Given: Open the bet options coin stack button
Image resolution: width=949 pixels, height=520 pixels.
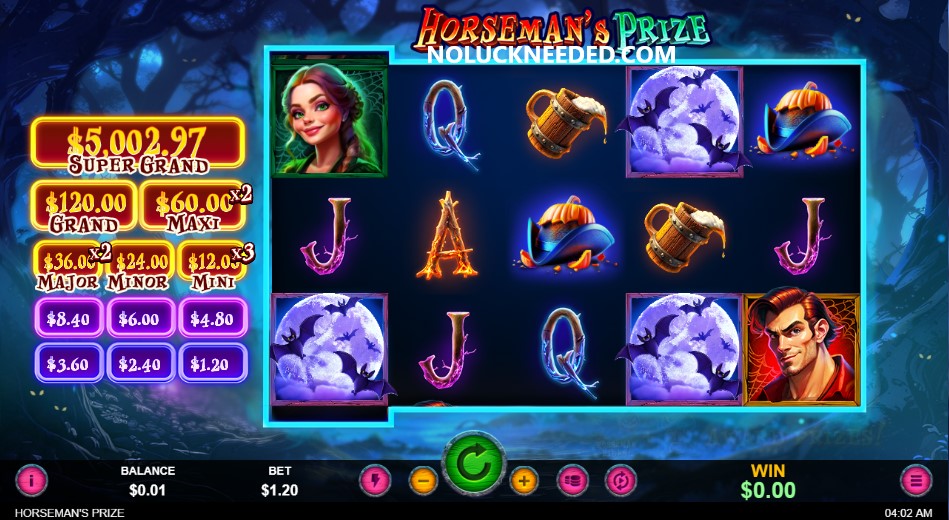Looking at the screenshot, I should pos(572,481).
